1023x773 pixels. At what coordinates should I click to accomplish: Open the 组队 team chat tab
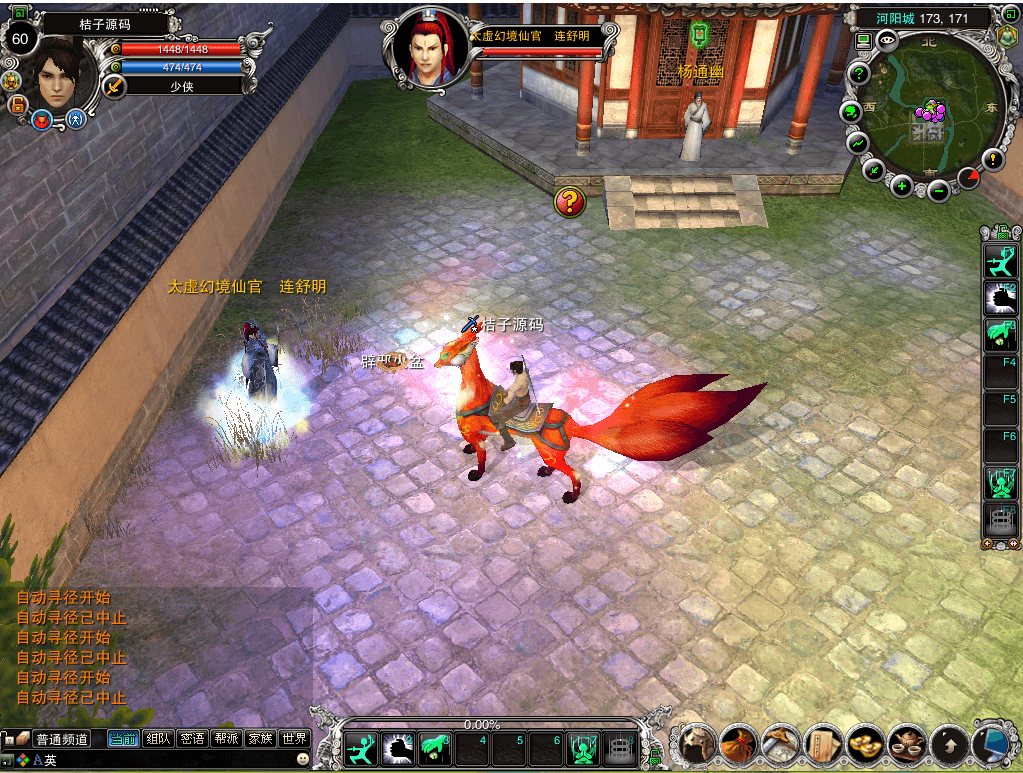point(158,739)
